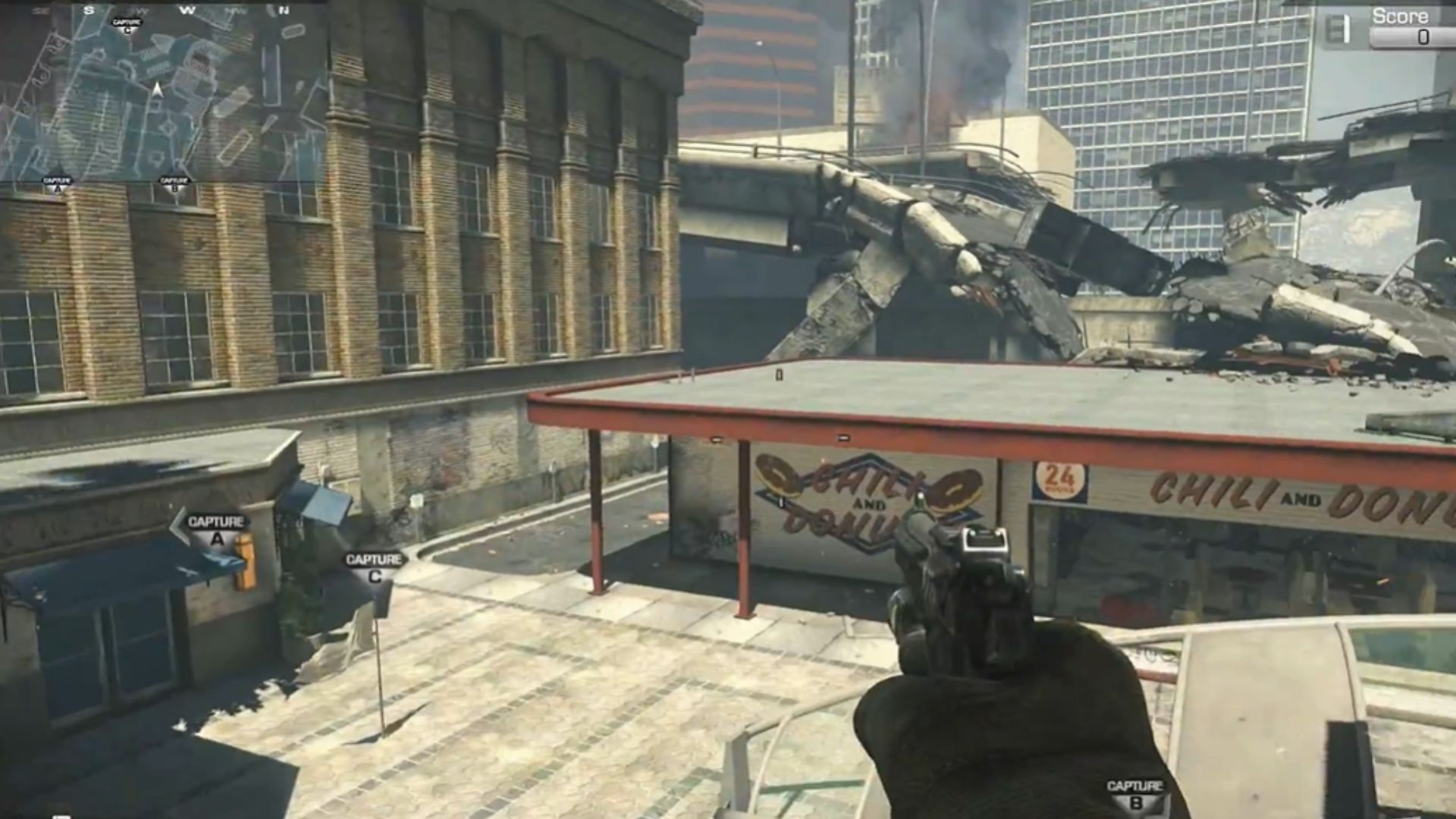
Task: Select the Capture C waypoint in the plaza
Action: pos(374,567)
